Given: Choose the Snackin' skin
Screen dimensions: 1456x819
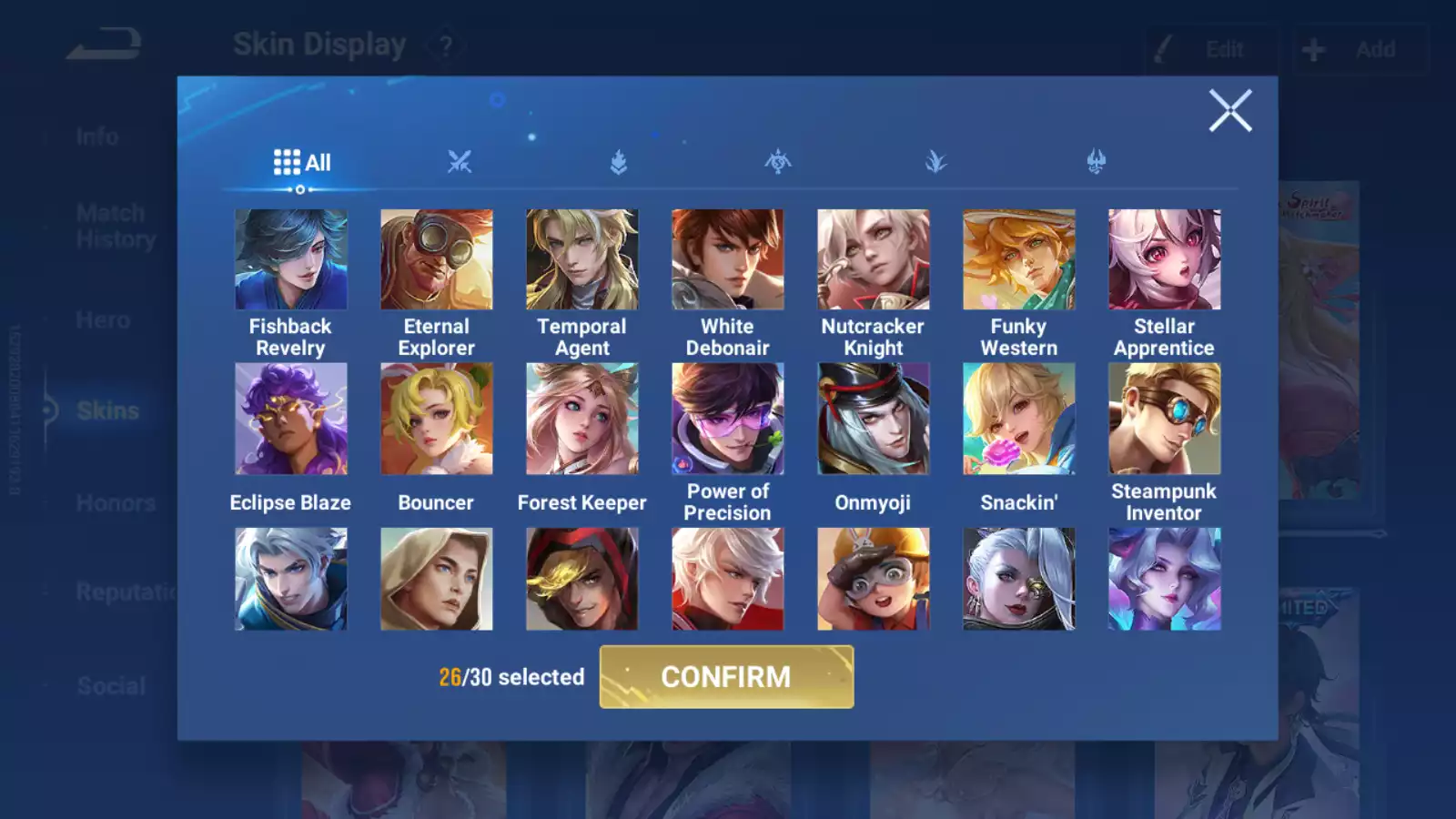Looking at the screenshot, I should pos(1018,420).
